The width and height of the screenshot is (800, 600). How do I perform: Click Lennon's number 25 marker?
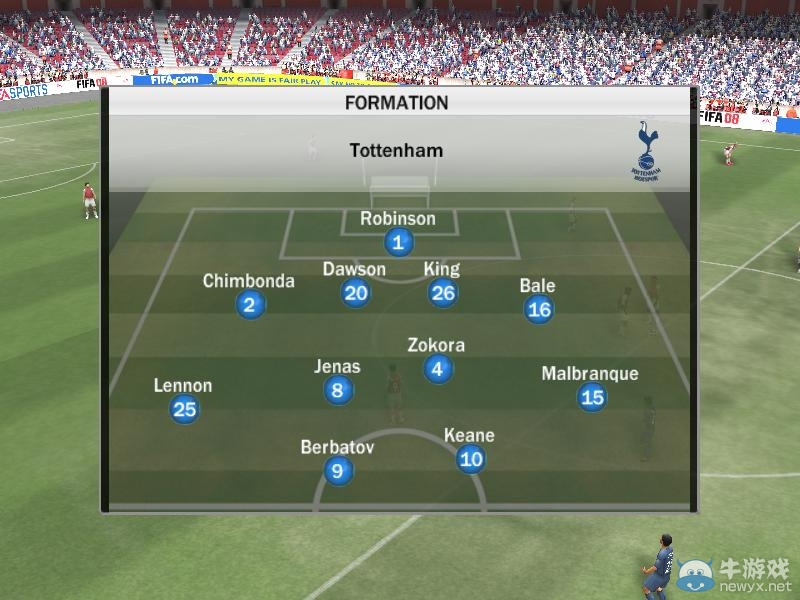[x=184, y=408]
